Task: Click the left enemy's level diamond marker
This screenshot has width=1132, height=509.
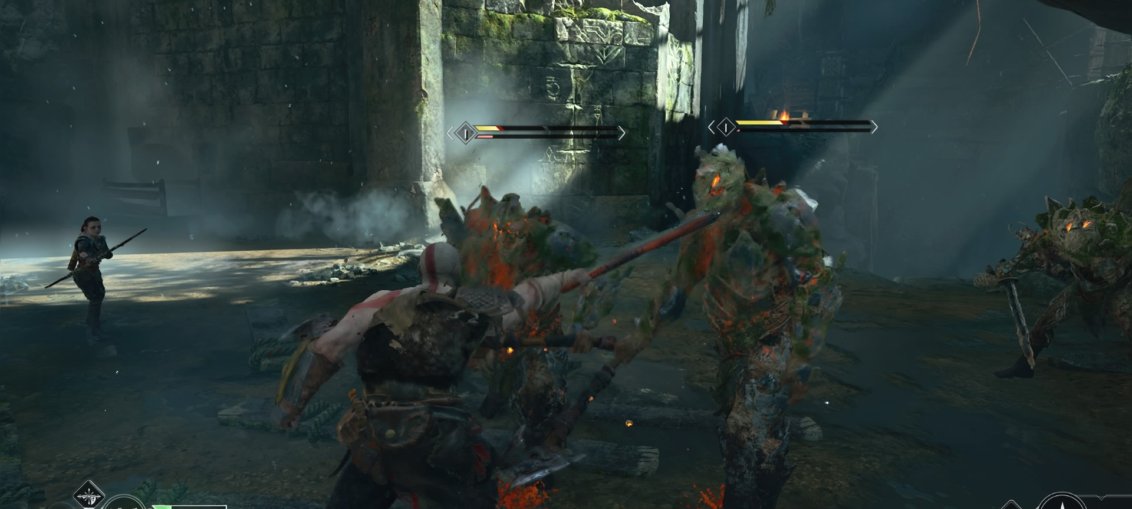Action: (x=464, y=132)
